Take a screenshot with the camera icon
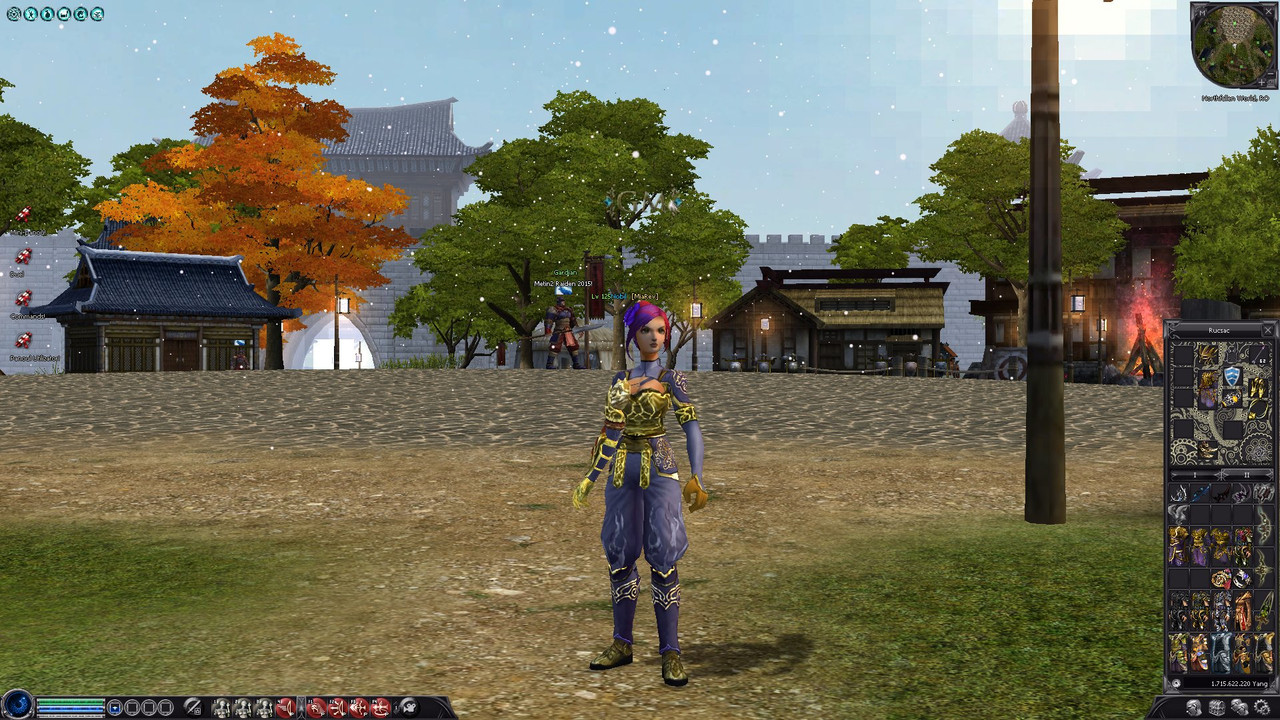The height and width of the screenshot is (720, 1280). coord(409,706)
